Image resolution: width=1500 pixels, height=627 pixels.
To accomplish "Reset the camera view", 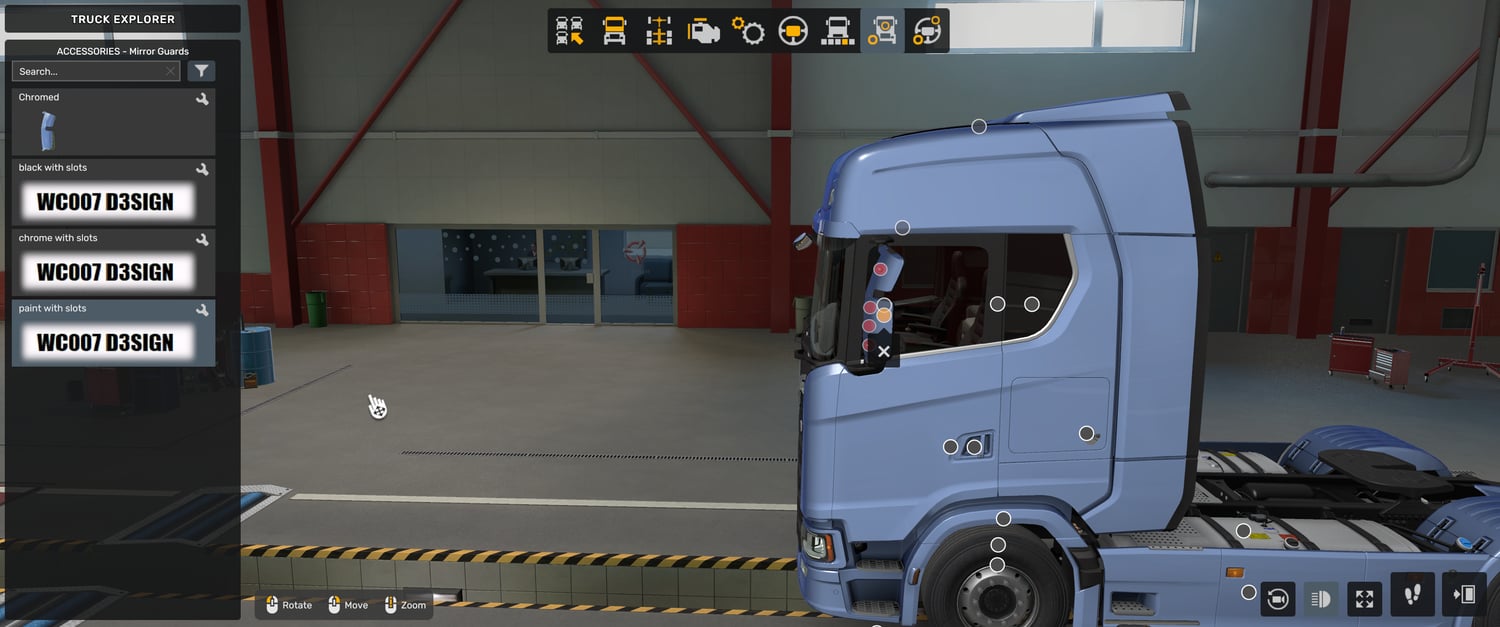I will pyautogui.click(x=1277, y=599).
